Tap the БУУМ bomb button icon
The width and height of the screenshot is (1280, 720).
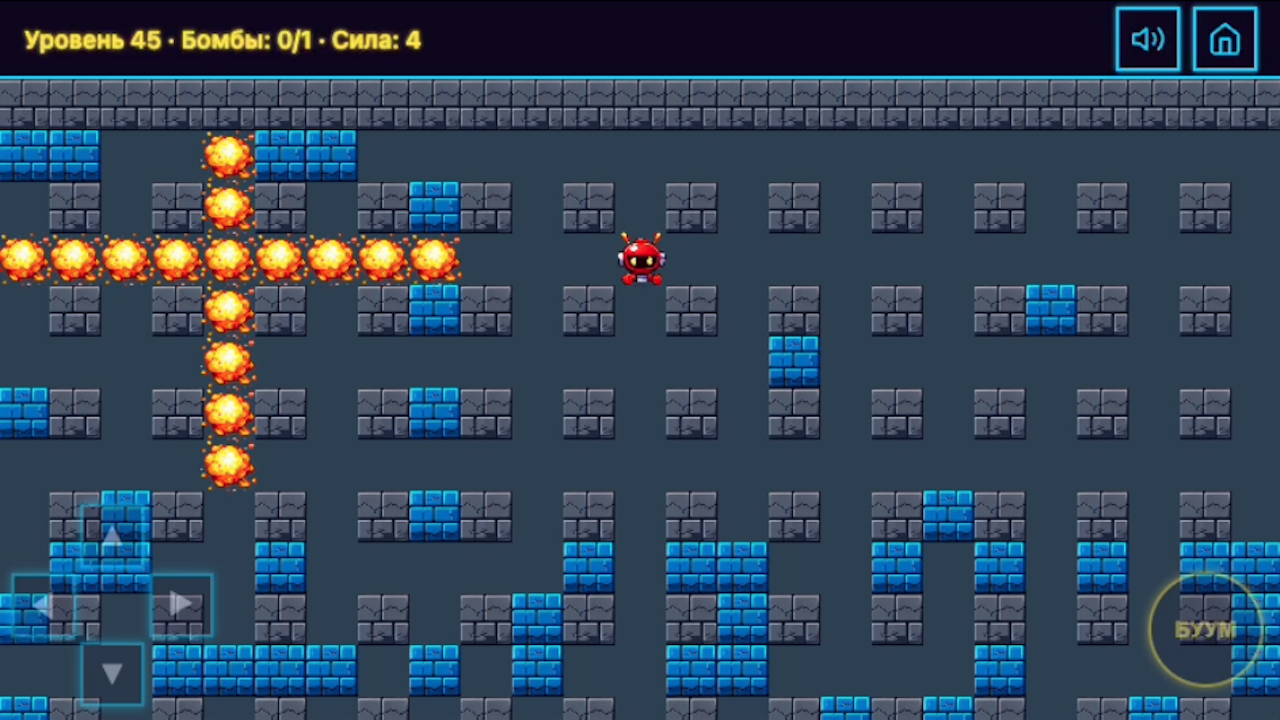(x=1205, y=628)
